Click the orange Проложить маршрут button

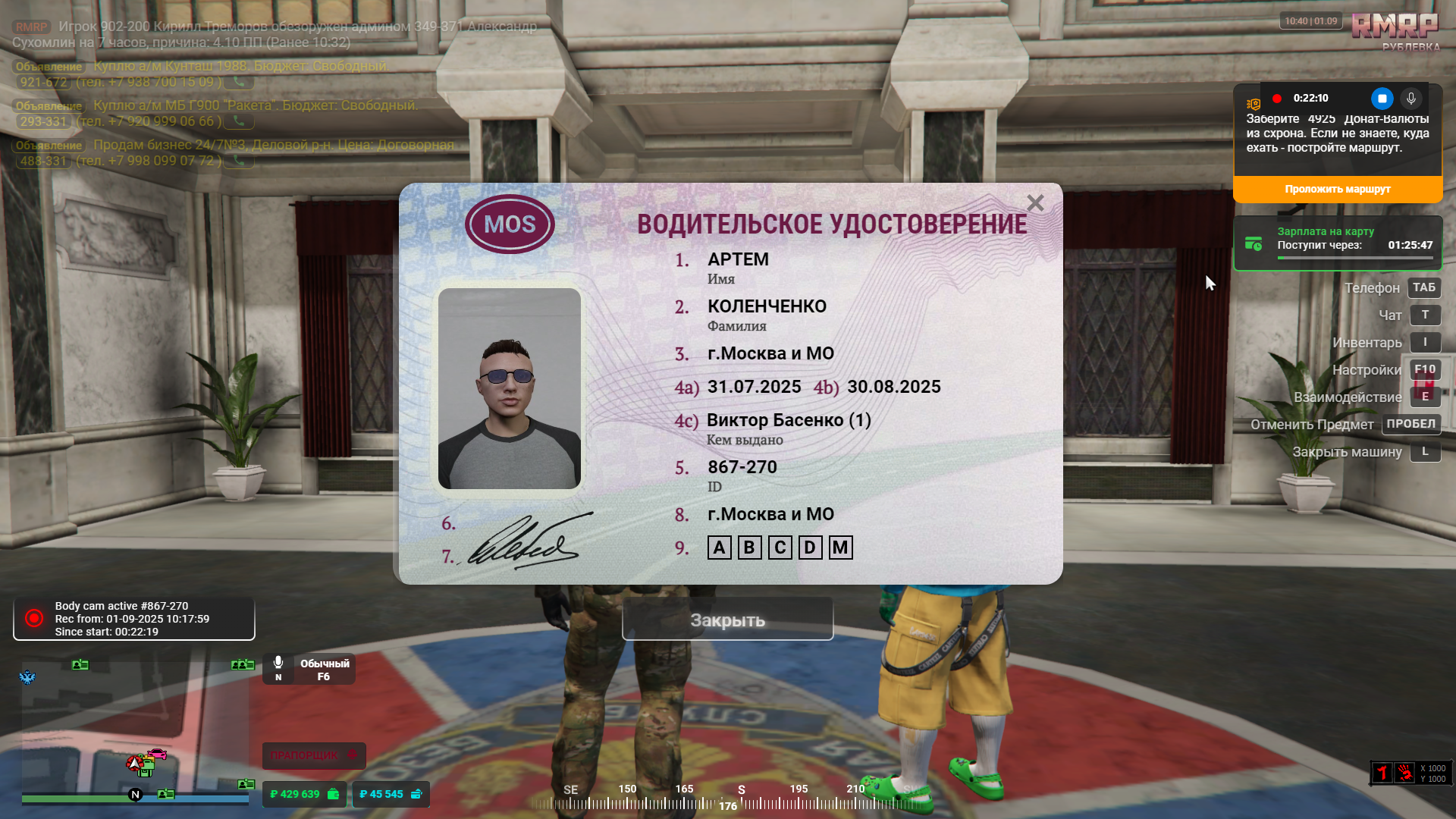(x=1337, y=189)
